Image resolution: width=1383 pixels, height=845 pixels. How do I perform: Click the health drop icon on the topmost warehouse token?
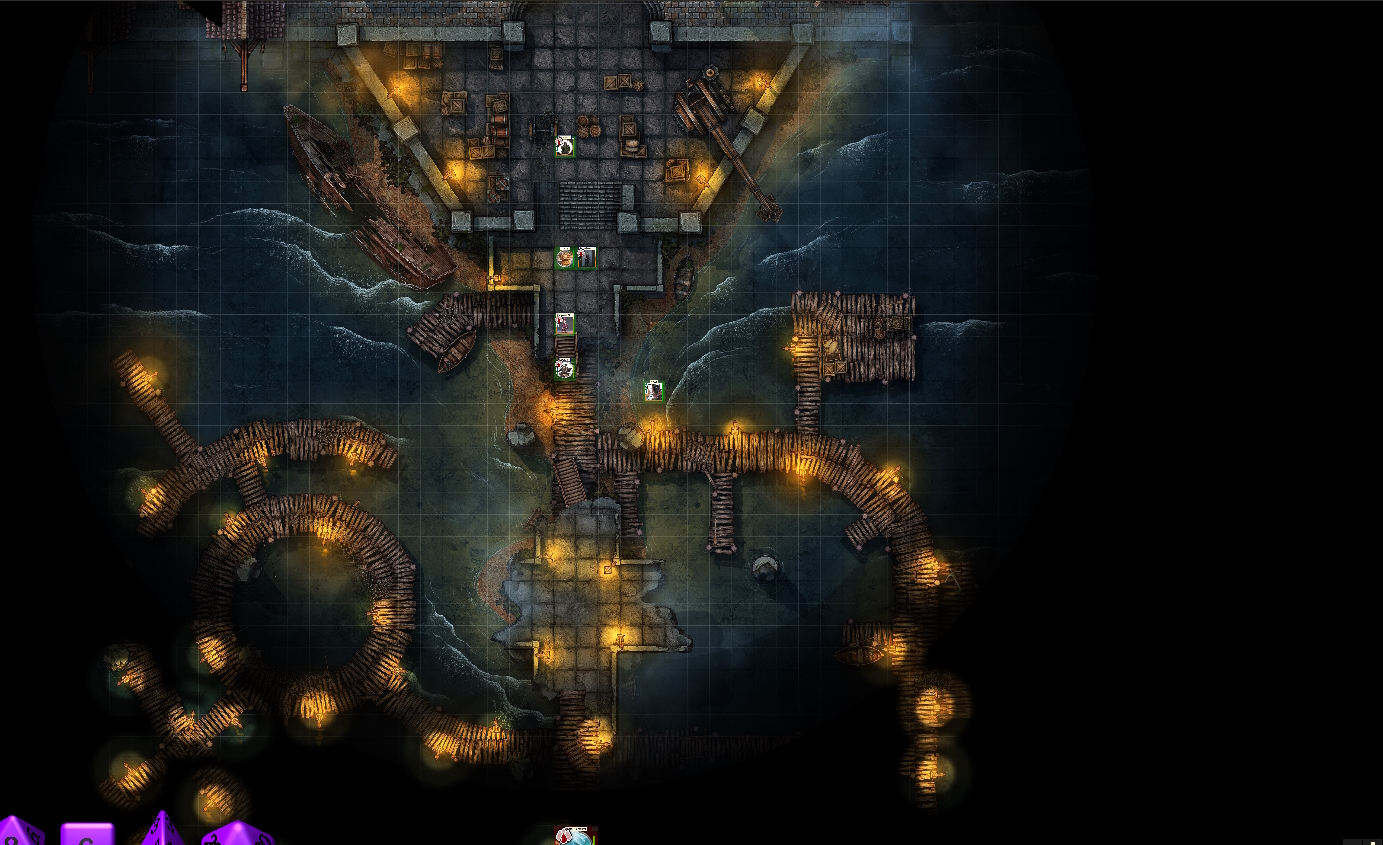(558, 141)
